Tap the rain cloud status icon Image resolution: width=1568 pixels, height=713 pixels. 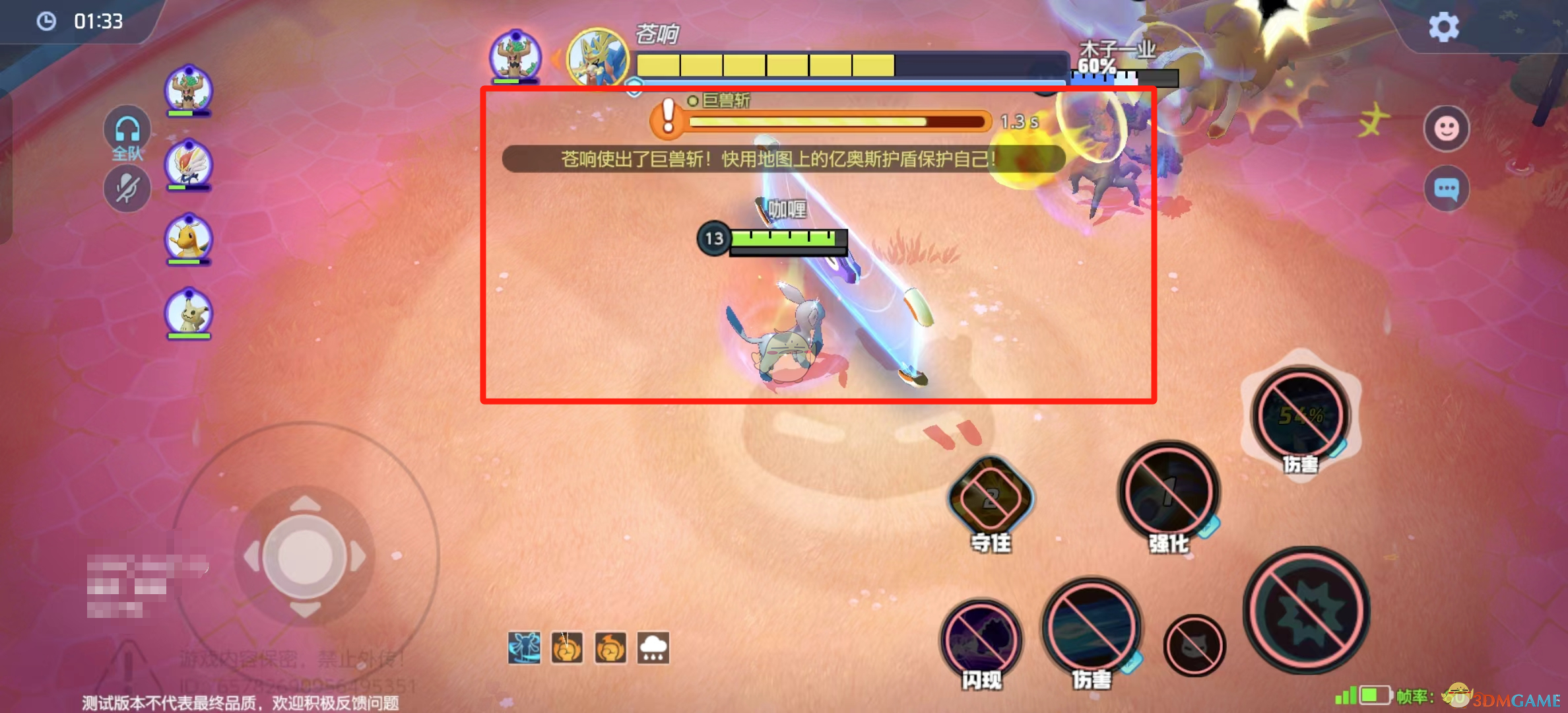[653, 648]
